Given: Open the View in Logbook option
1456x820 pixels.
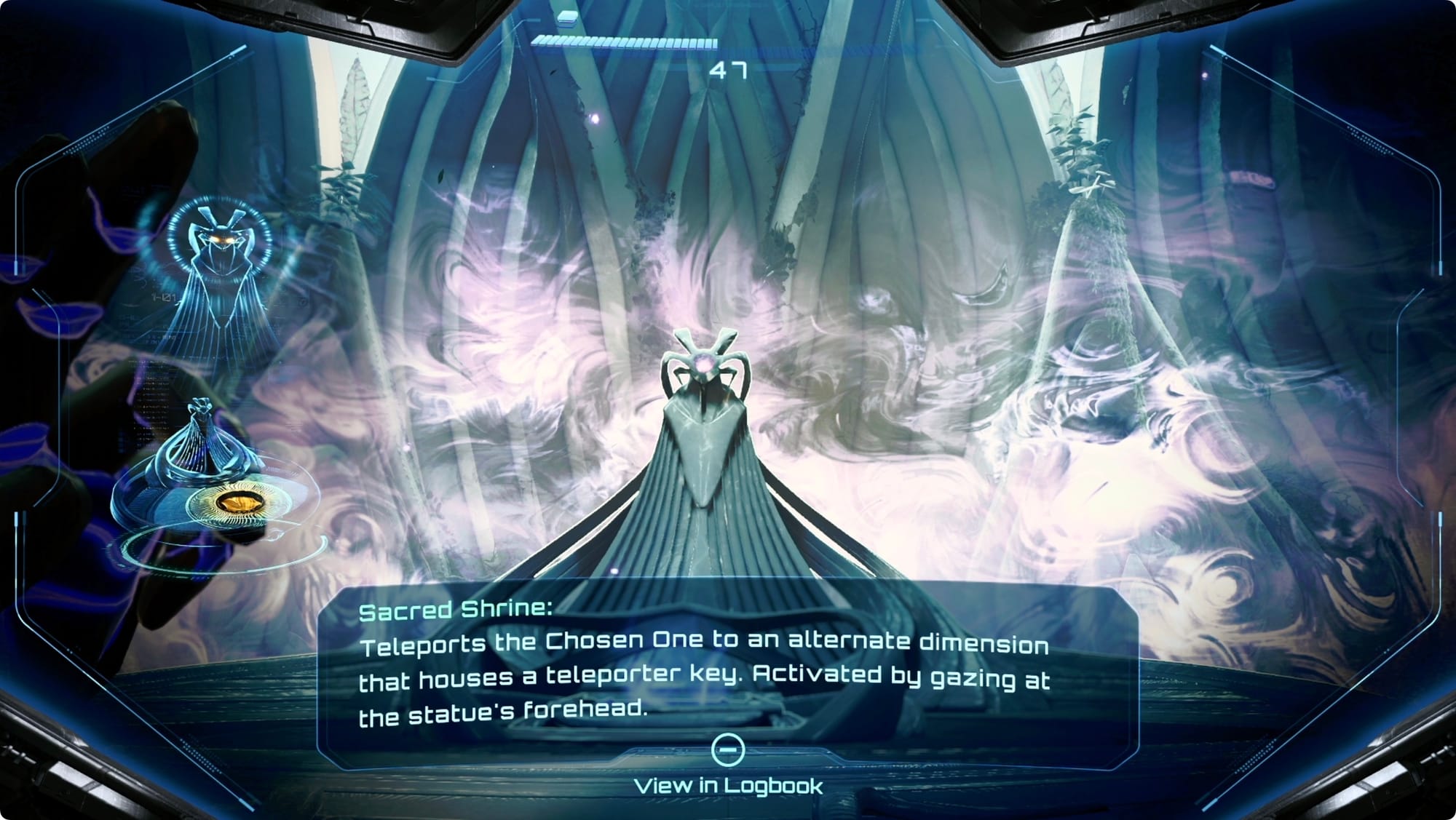Looking at the screenshot, I should click(x=728, y=785).
